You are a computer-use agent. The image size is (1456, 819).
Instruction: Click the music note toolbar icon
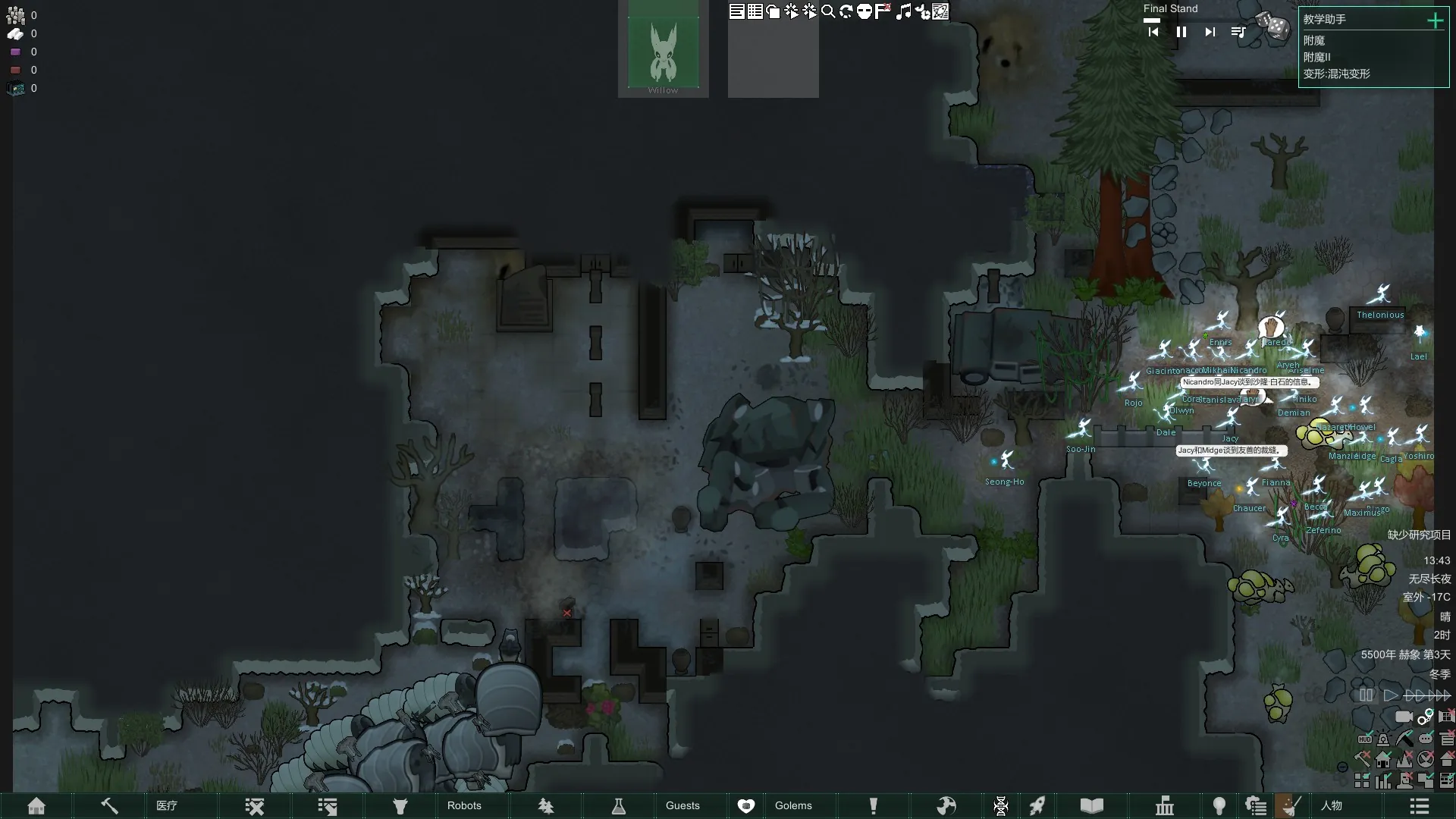pyautogui.click(x=902, y=11)
